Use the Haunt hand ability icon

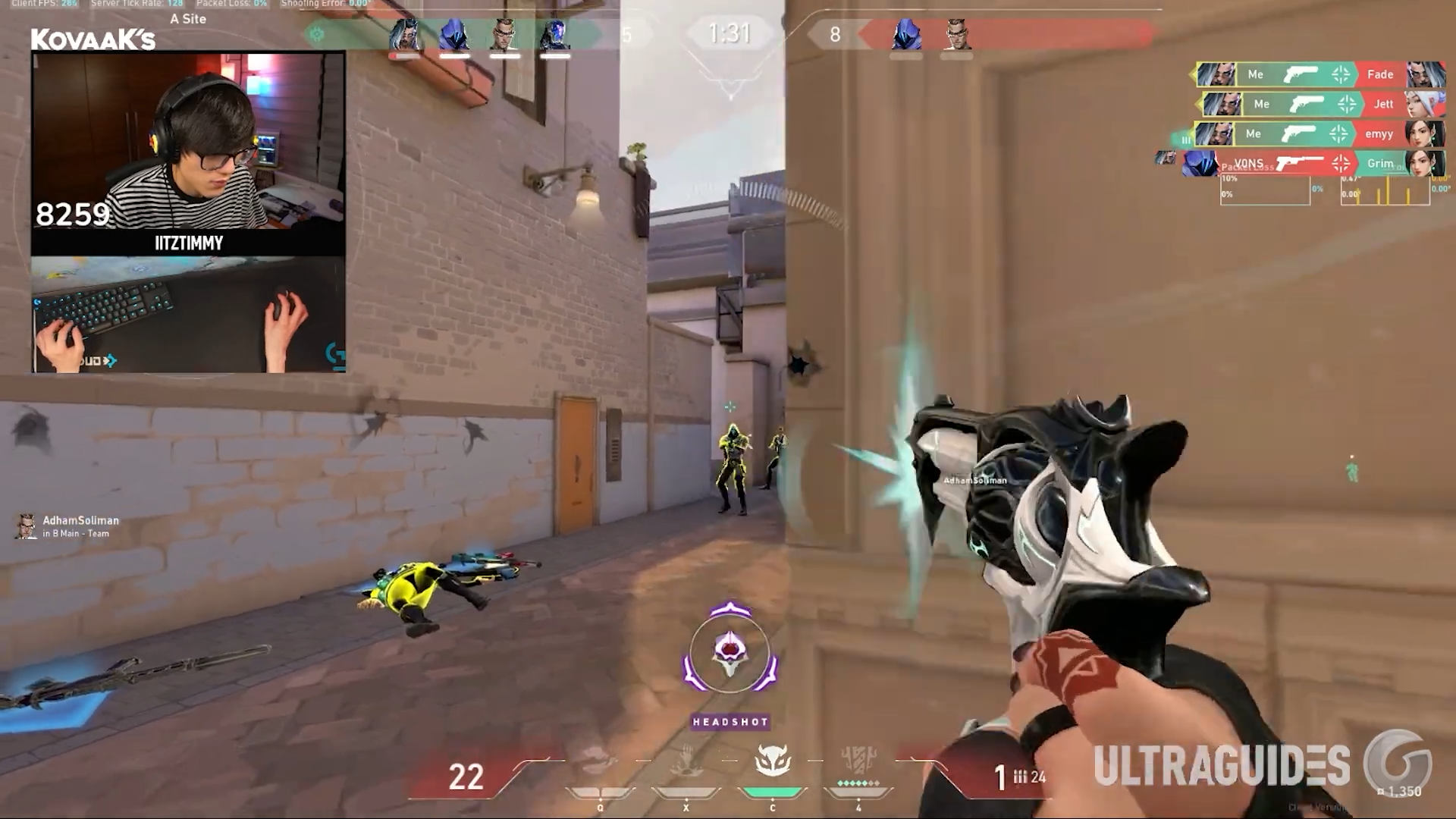click(x=686, y=761)
